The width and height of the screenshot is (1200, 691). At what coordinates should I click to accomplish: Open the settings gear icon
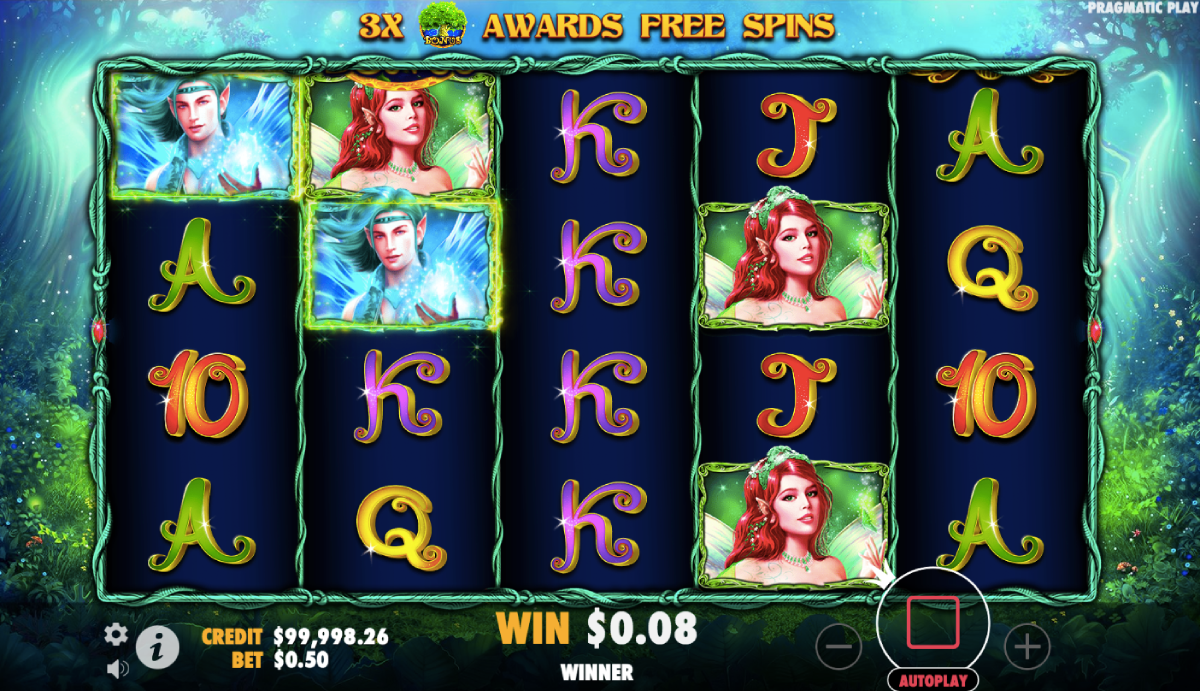pos(117,633)
